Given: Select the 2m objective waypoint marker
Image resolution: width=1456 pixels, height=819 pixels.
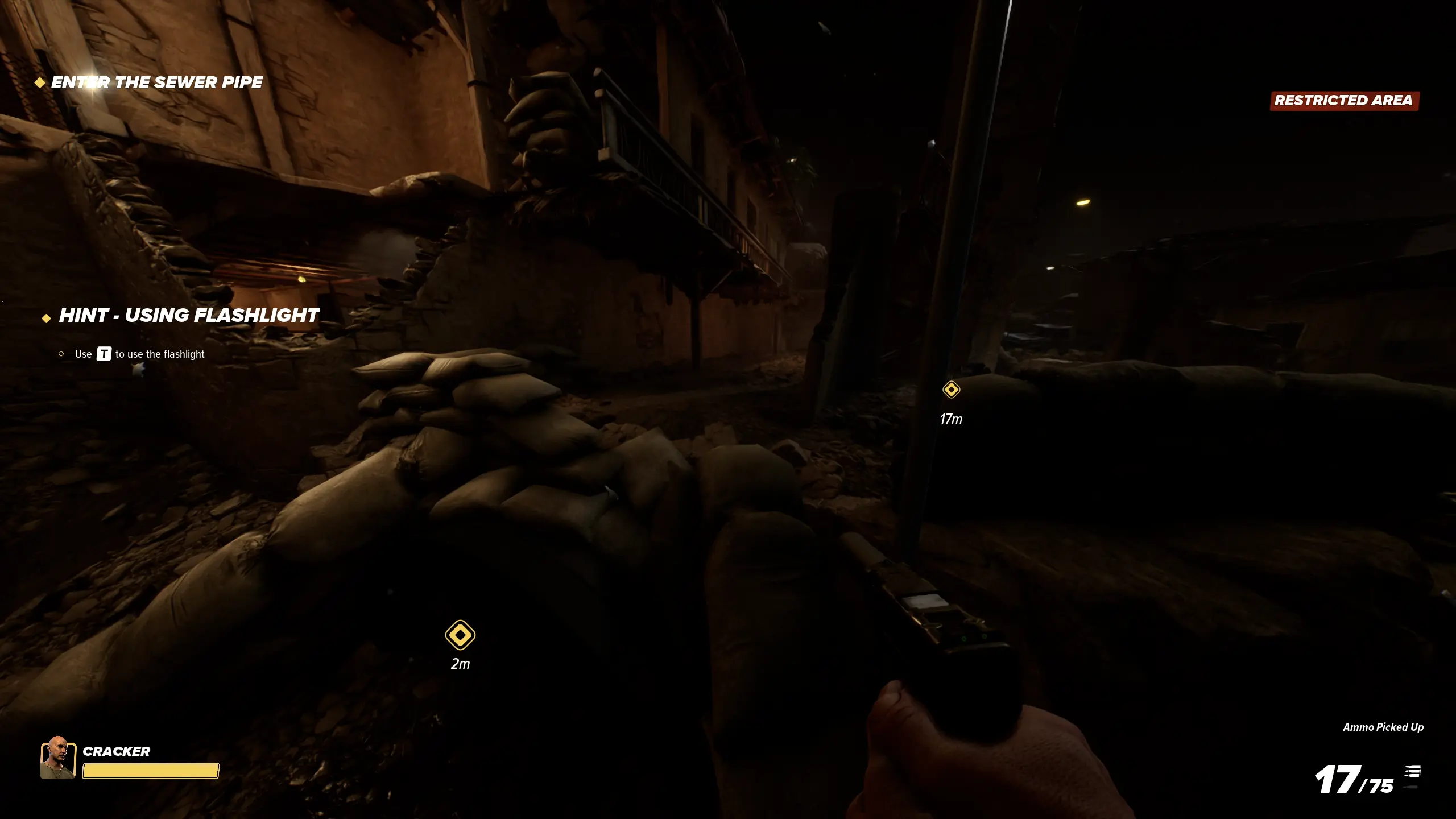Looking at the screenshot, I should [460, 635].
